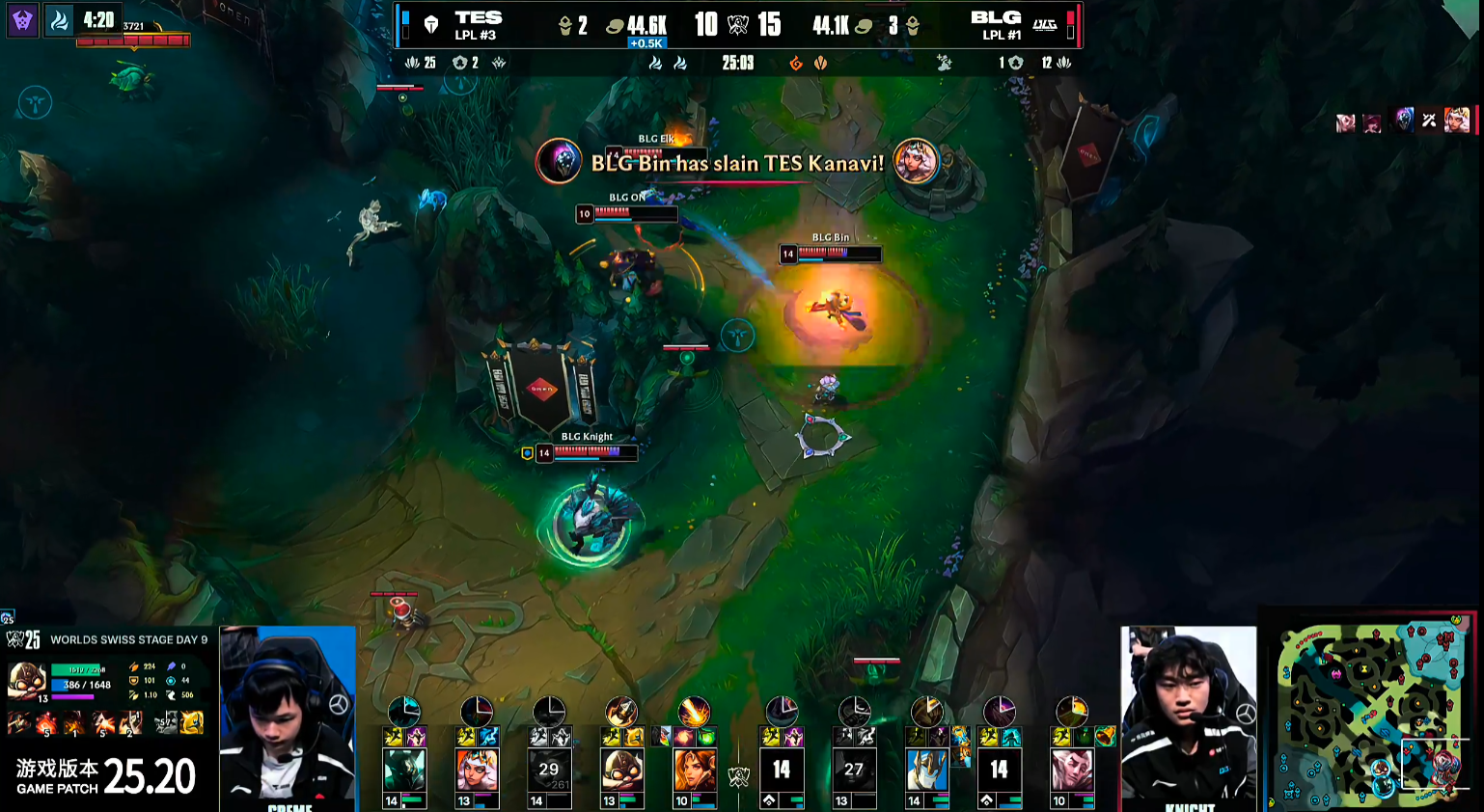Select the Qiyana champion portrait in bottom bar
The width and height of the screenshot is (1484, 812).
point(477,771)
